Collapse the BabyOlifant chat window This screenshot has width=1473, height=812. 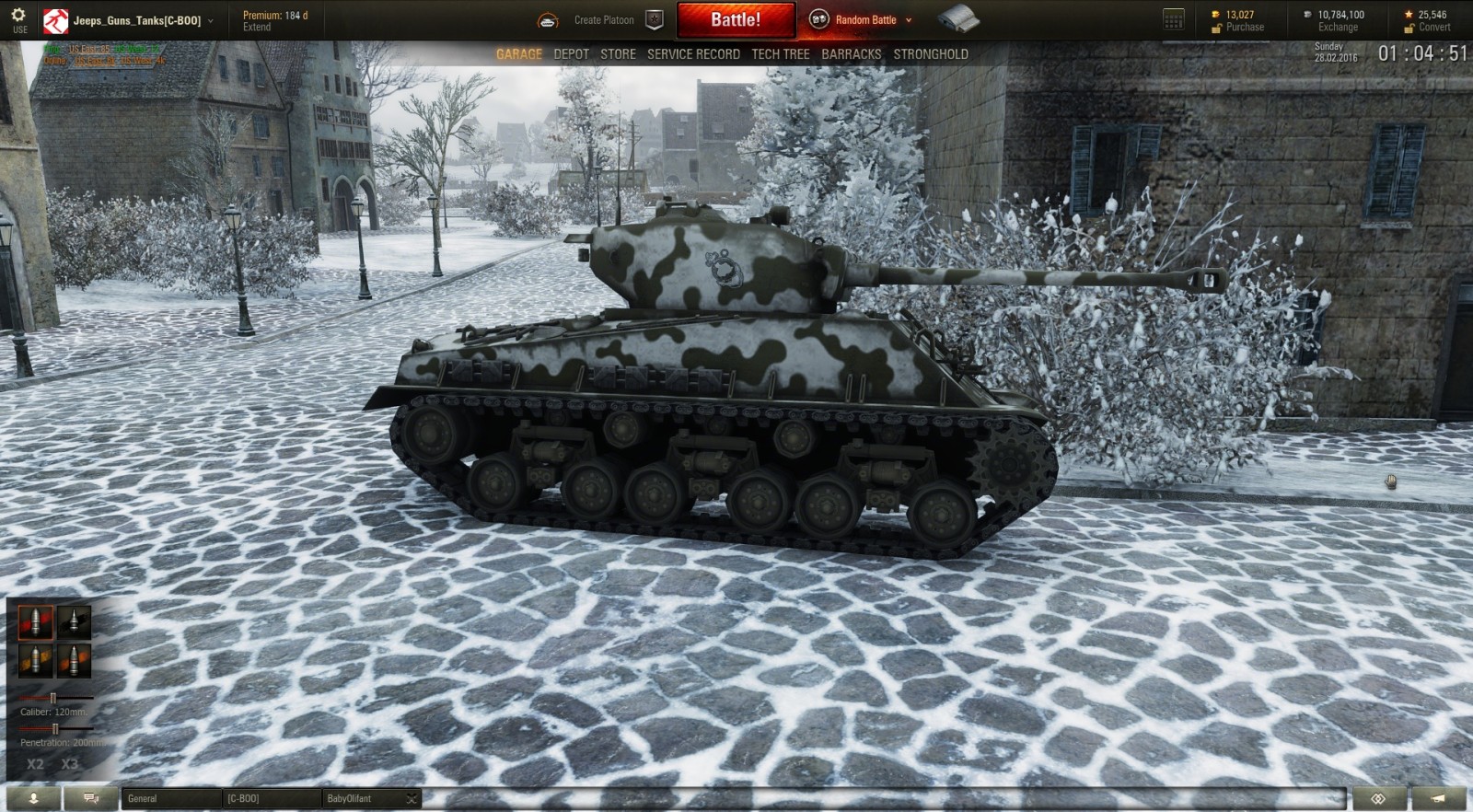pos(411,799)
